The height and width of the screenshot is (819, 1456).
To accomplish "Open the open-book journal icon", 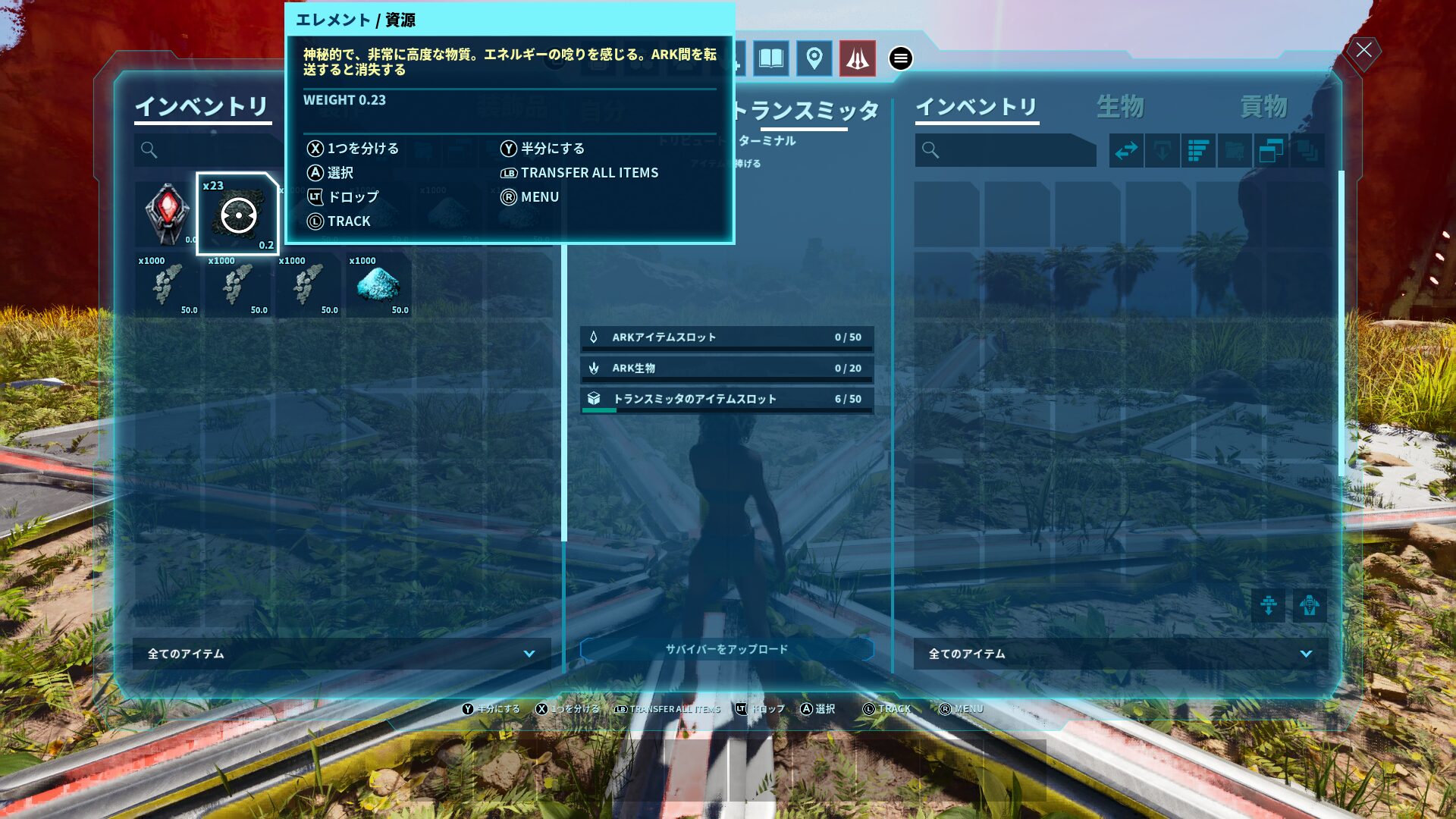I will [x=770, y=58].
